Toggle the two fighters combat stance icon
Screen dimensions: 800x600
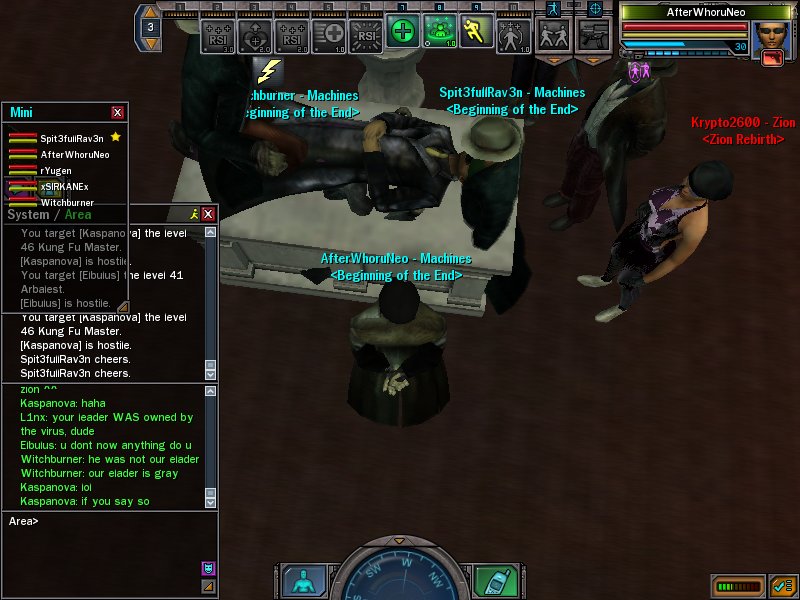(x=553, y=35)
